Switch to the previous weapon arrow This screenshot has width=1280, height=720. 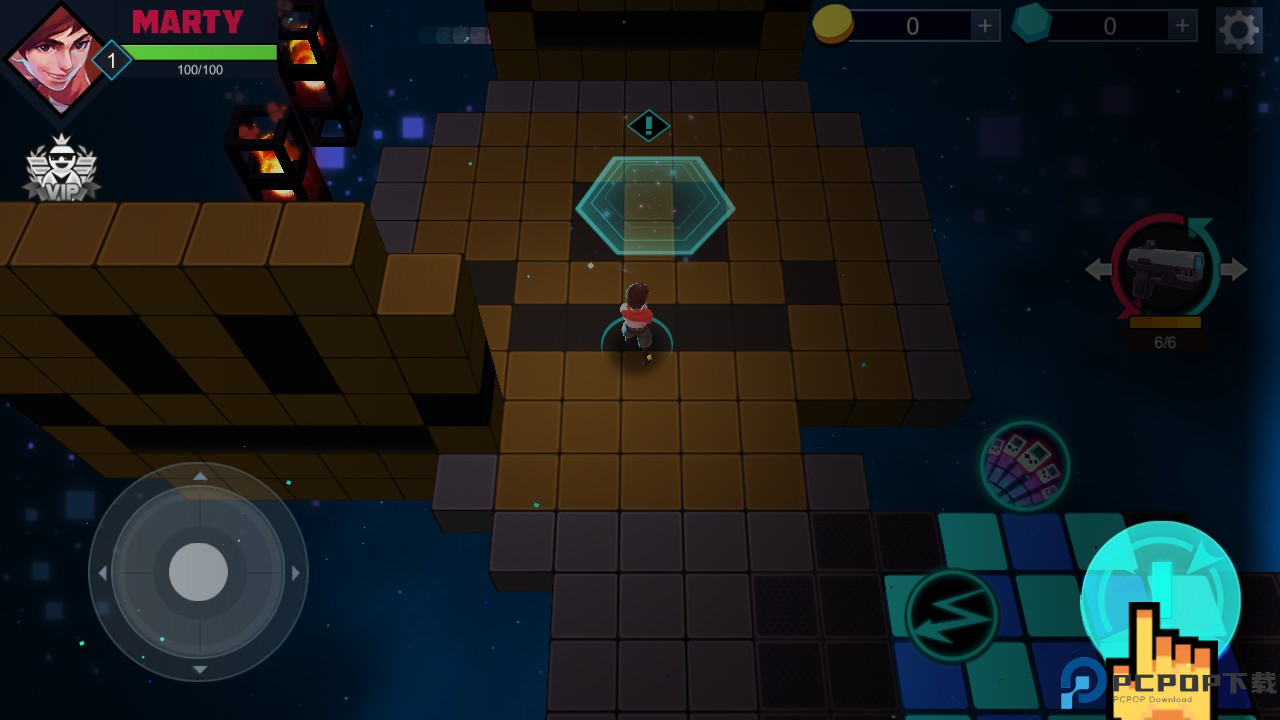tap(1098, 269)
